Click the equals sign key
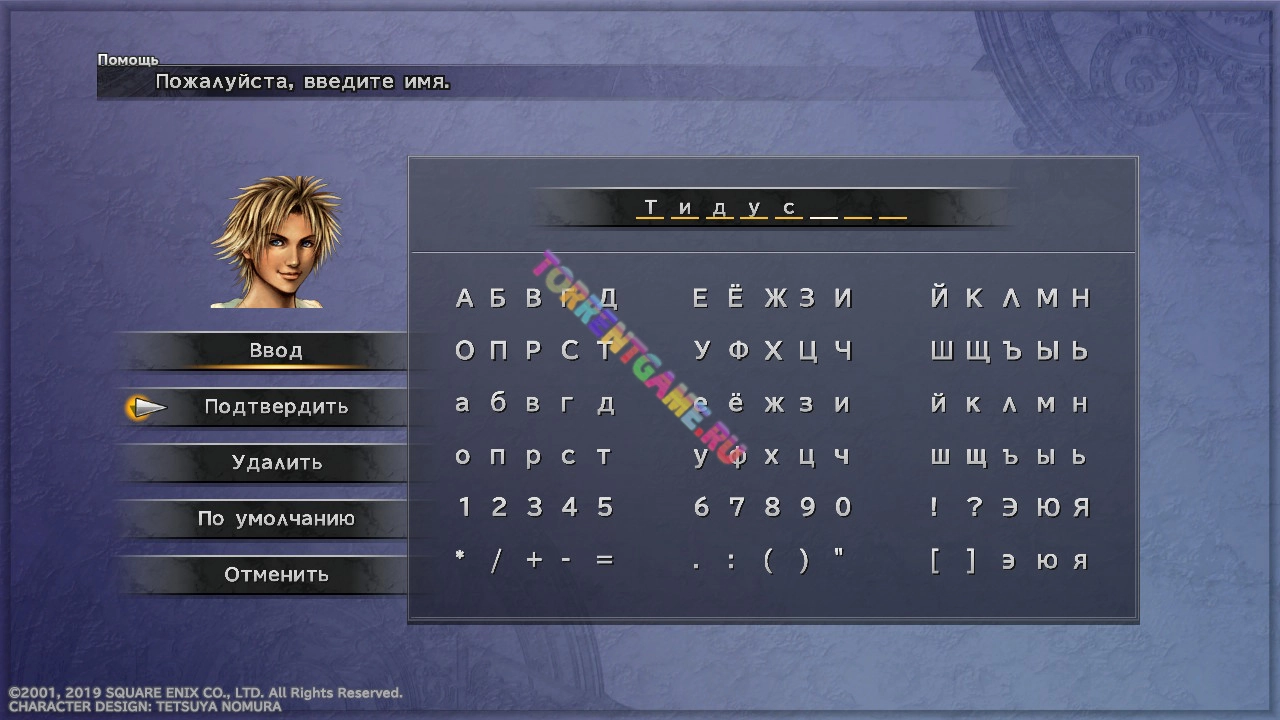Image resolution: width=1280 pixels, height=720 pixels. pos(604,561)
